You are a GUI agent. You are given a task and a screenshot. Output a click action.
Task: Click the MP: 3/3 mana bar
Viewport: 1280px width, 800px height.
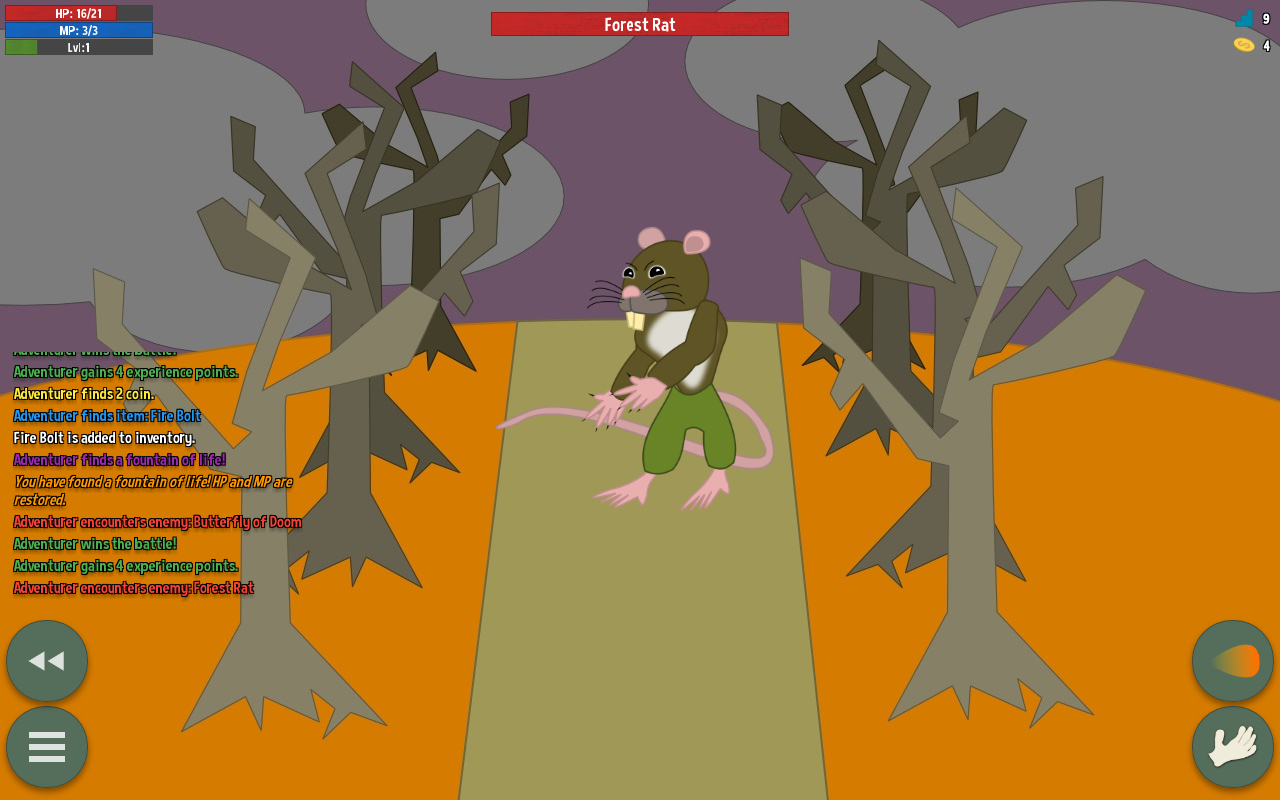[78, 29]
